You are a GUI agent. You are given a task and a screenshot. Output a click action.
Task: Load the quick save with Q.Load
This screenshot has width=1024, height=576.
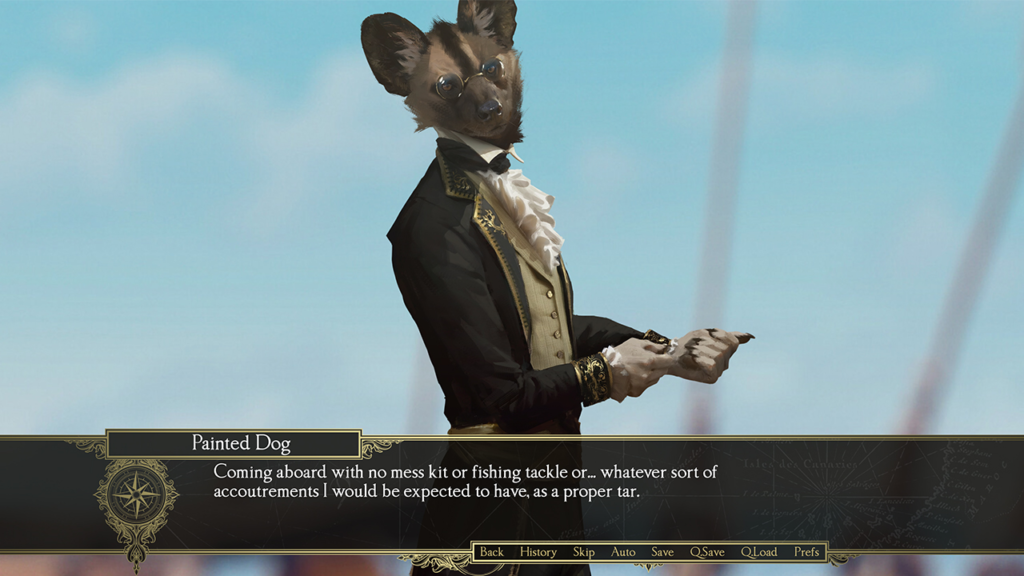759,552
